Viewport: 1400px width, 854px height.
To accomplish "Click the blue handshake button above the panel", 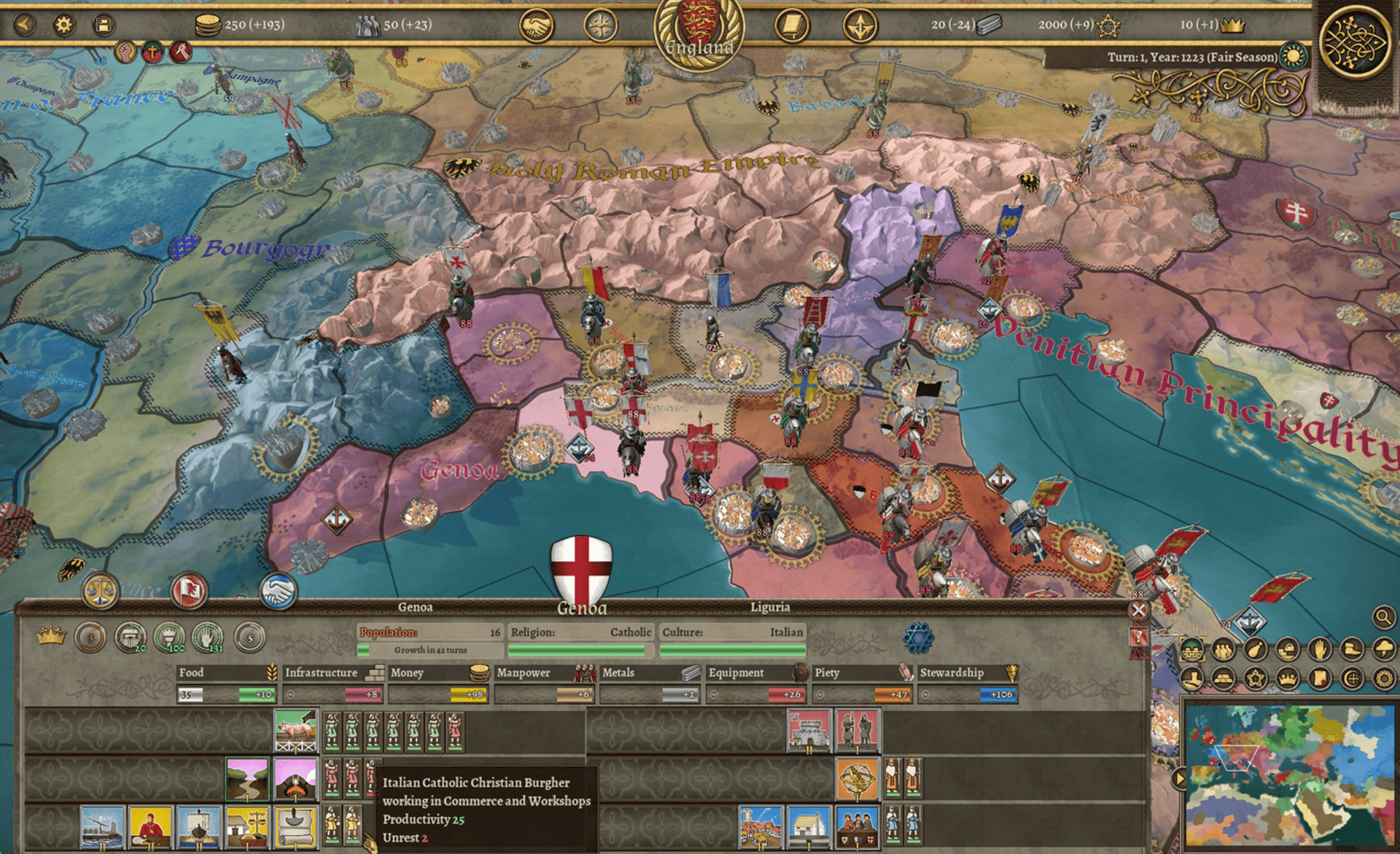I will point(279,591).
